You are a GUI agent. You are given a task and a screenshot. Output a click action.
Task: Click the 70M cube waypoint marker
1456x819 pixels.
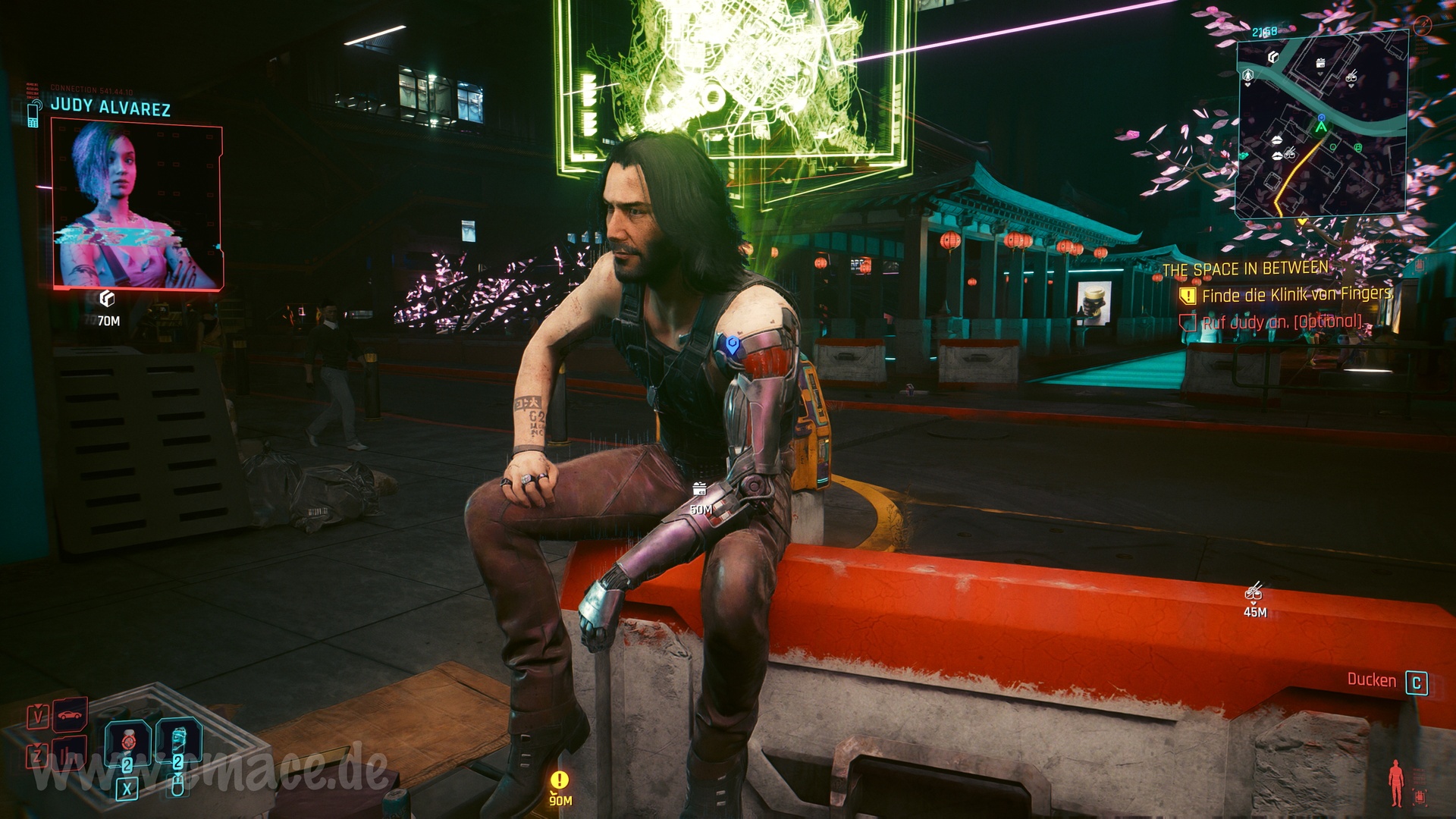(x=108, y=299)
